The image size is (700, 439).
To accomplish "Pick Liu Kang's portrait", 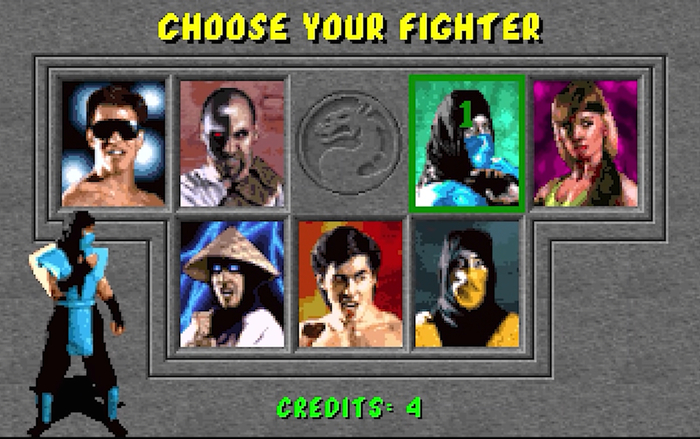I will pyautogui.click(x=350, y=283).
